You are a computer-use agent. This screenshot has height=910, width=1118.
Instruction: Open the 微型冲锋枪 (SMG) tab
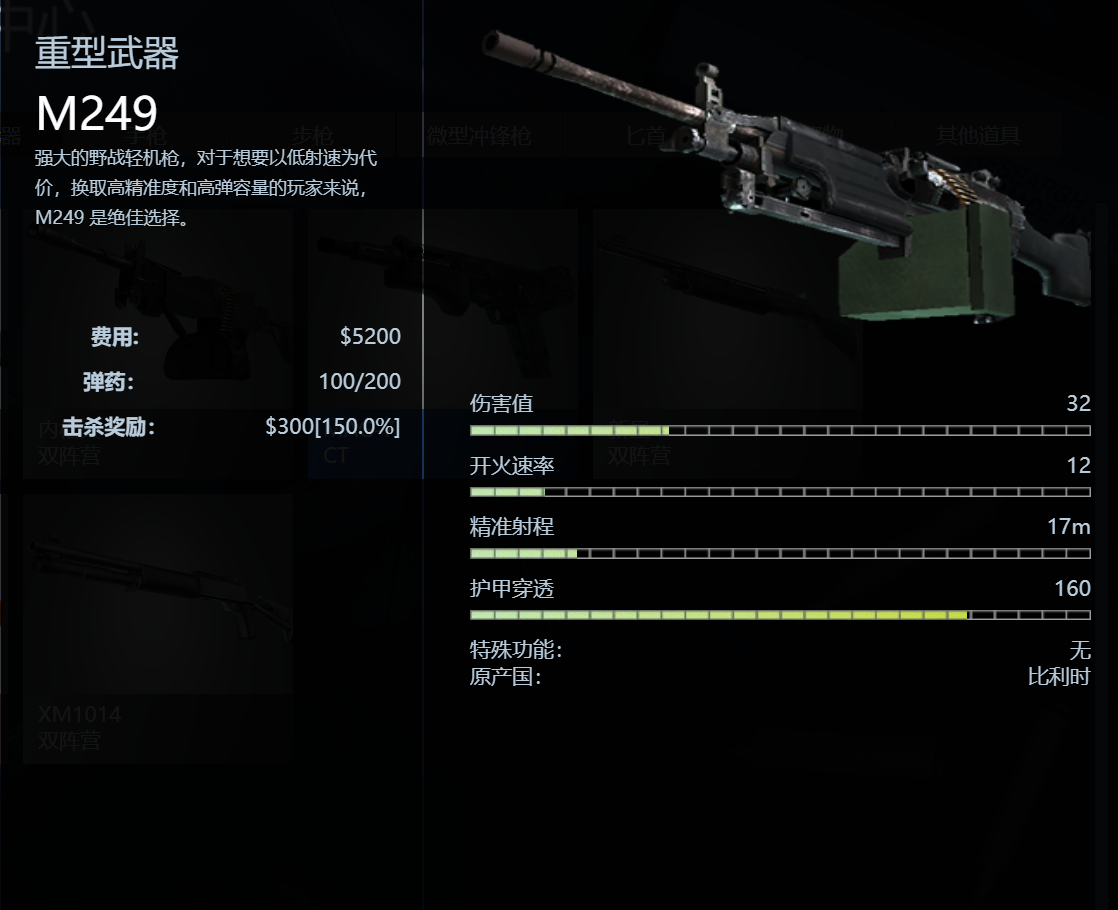(479, 135)
